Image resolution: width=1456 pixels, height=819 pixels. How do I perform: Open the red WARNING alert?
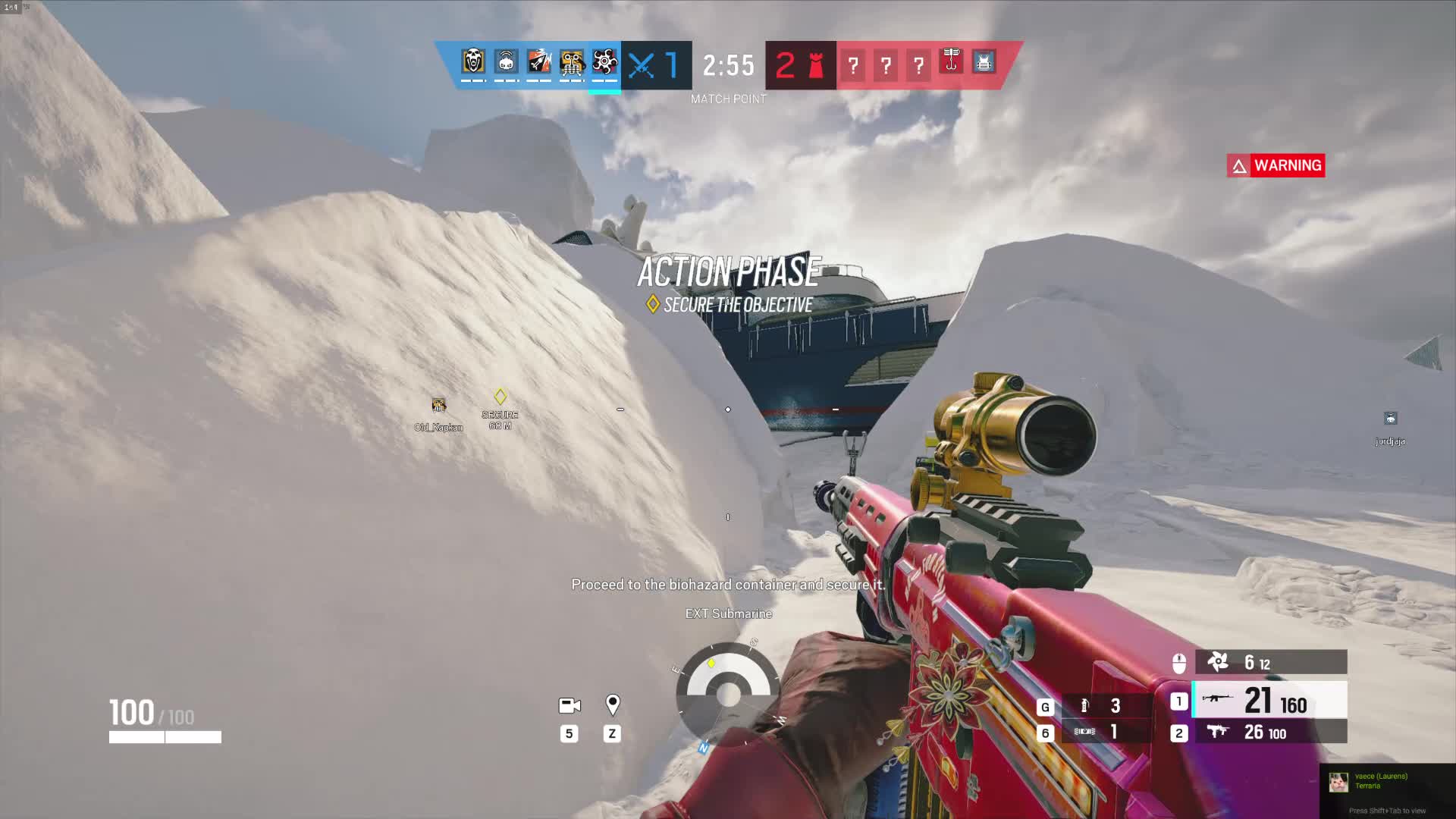(1276, 165)
